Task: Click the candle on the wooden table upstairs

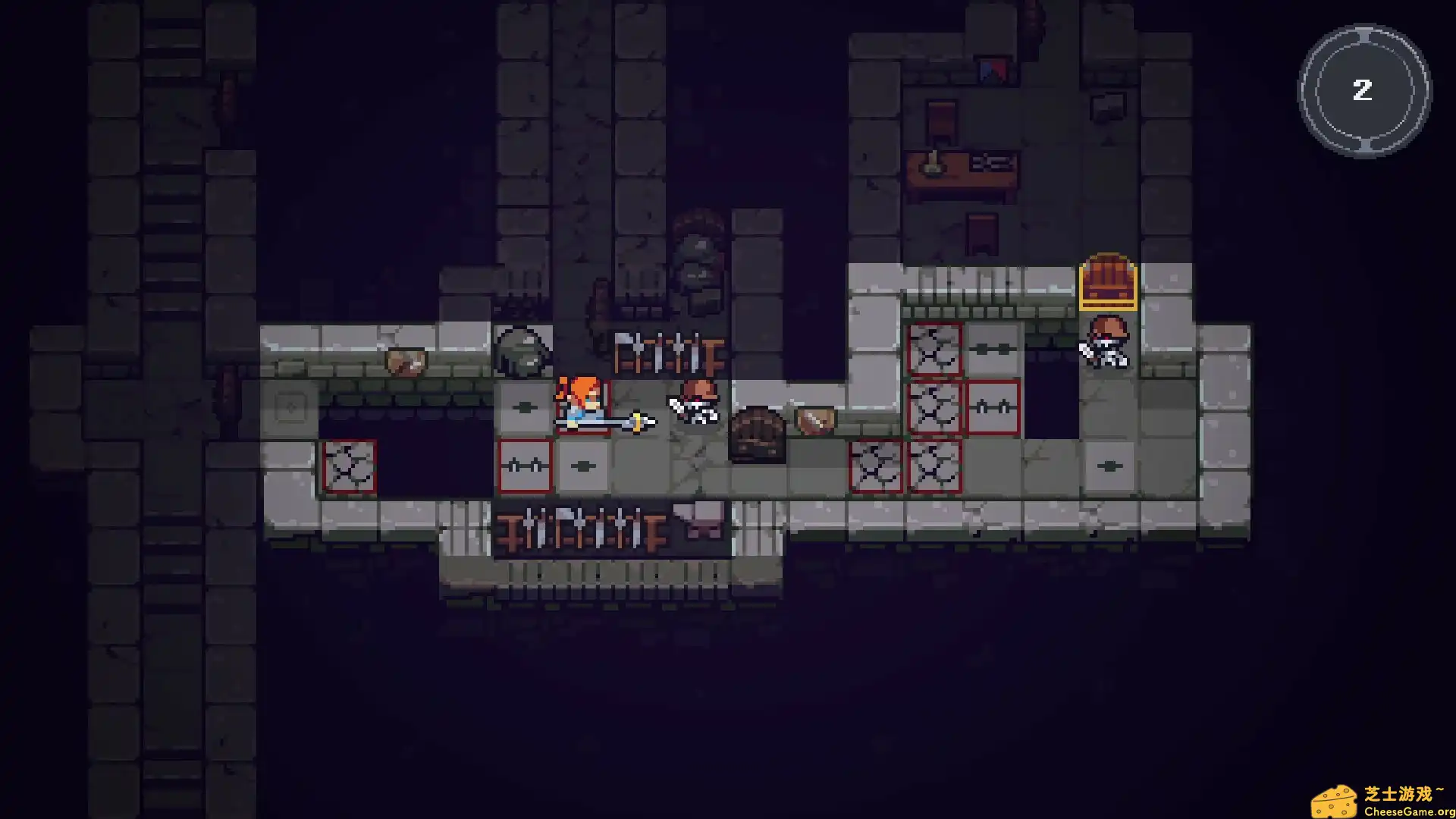Action: click(x=931, y=162)
